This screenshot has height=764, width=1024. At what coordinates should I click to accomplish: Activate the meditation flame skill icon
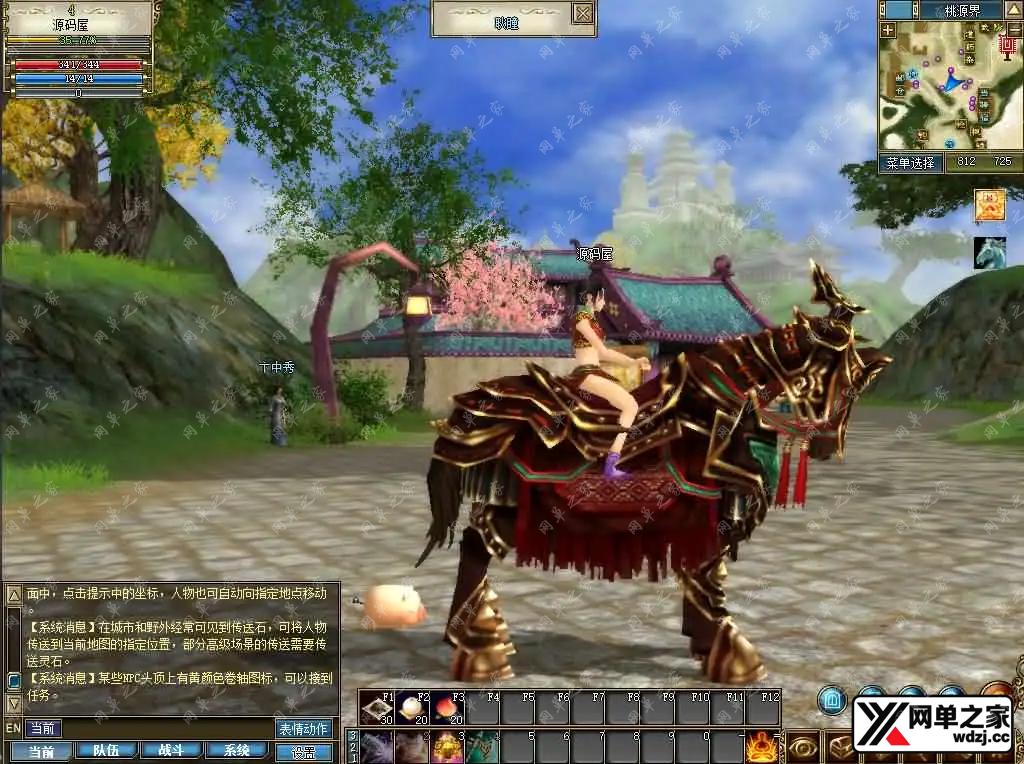(762, 747)
